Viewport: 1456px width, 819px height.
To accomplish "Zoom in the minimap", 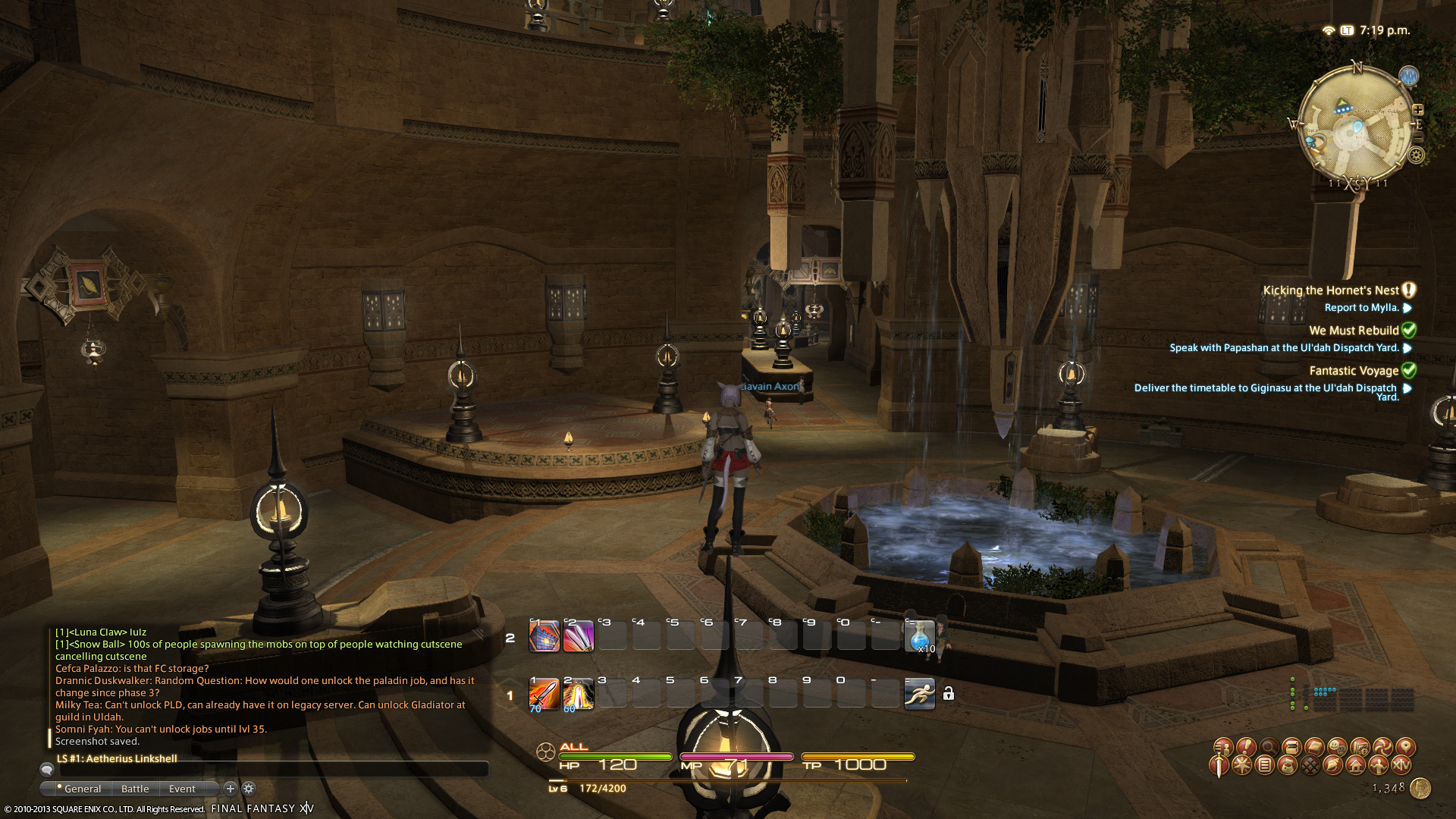I will point(1418,109).
